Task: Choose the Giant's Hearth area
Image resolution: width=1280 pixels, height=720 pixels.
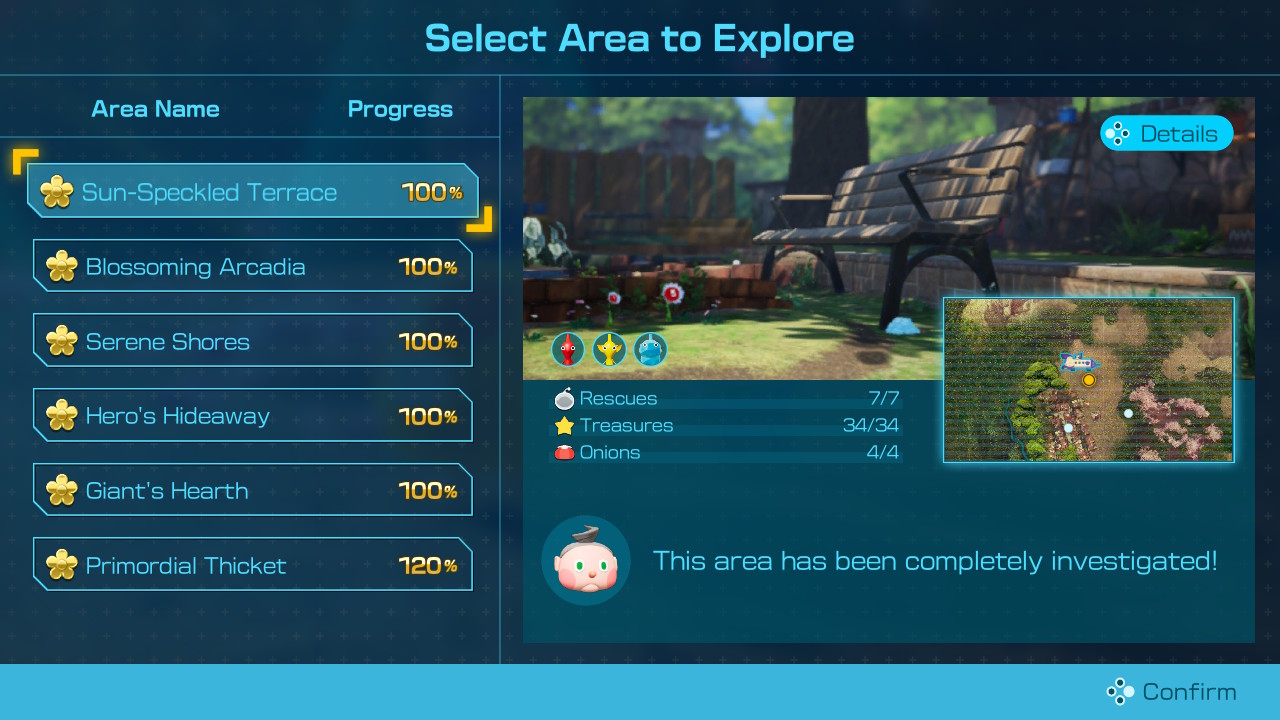Action: point(252,491)
